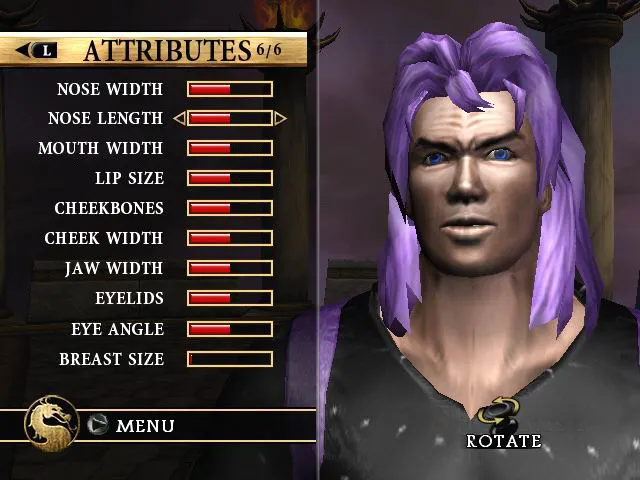The image size is (640, 480).
Task: Open the Menu option
Action: [144, 426]
